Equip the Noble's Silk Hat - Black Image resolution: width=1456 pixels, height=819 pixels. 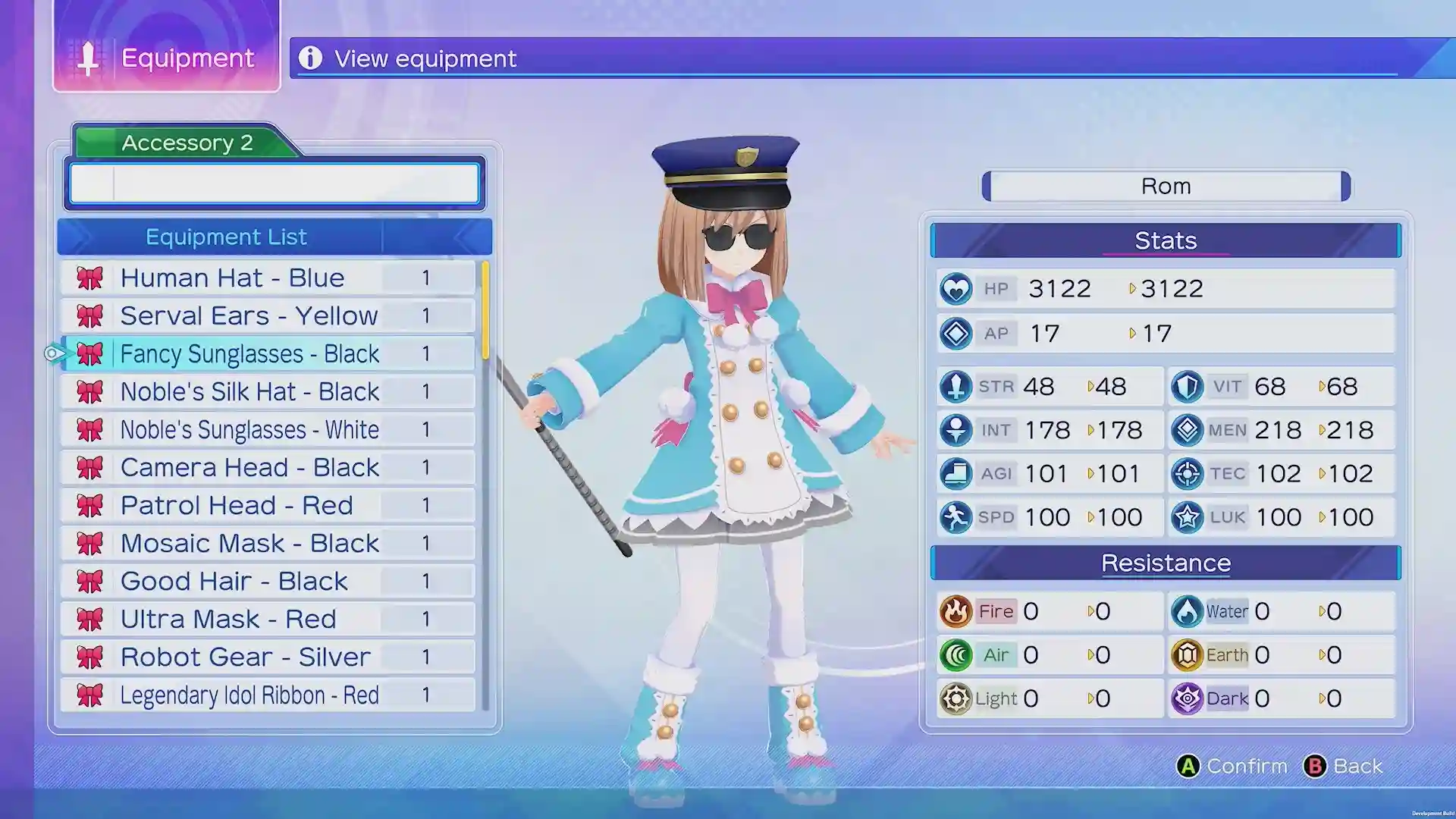250,391
